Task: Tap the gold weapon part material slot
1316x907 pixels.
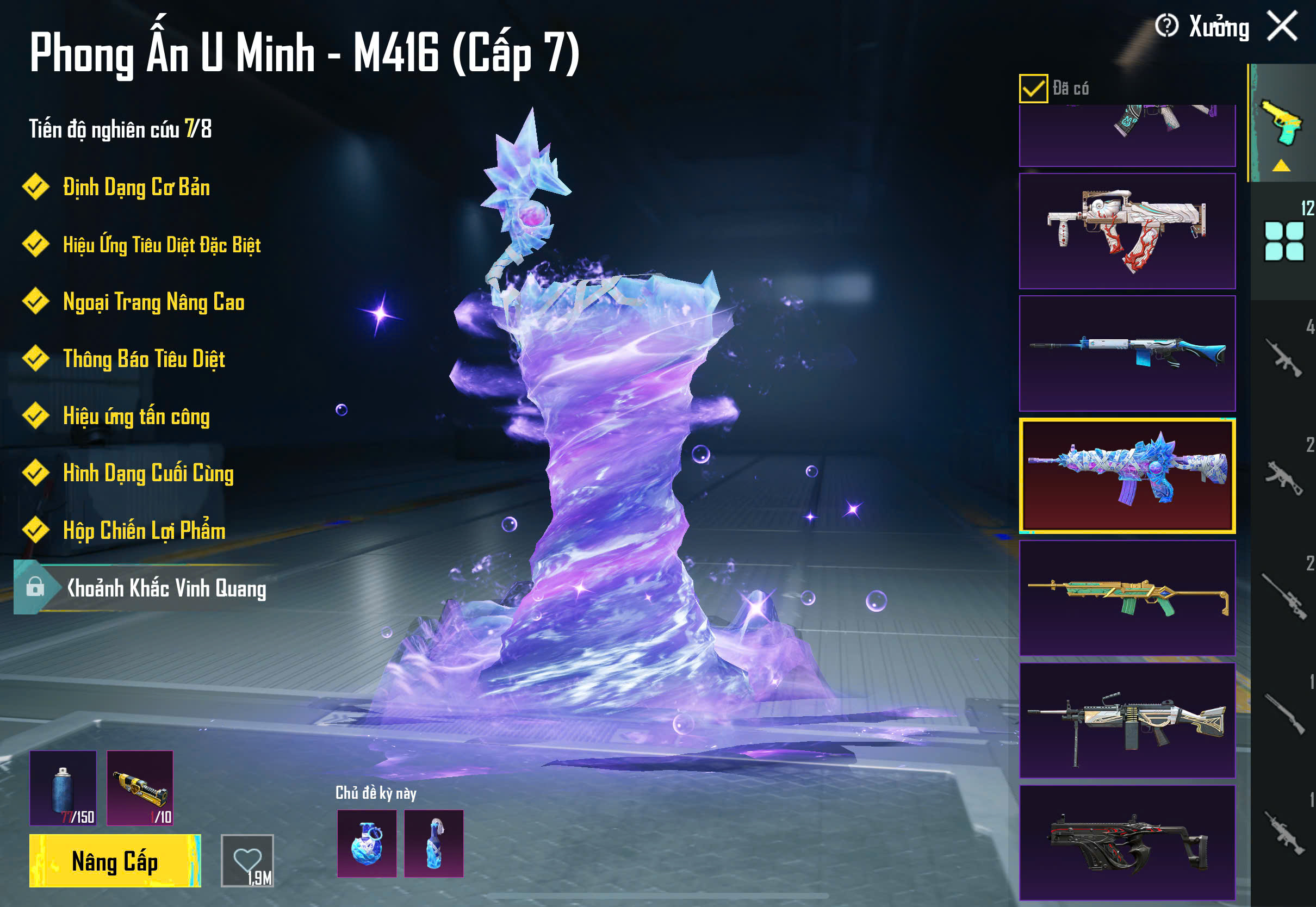Action: click(x=140, y=788)
